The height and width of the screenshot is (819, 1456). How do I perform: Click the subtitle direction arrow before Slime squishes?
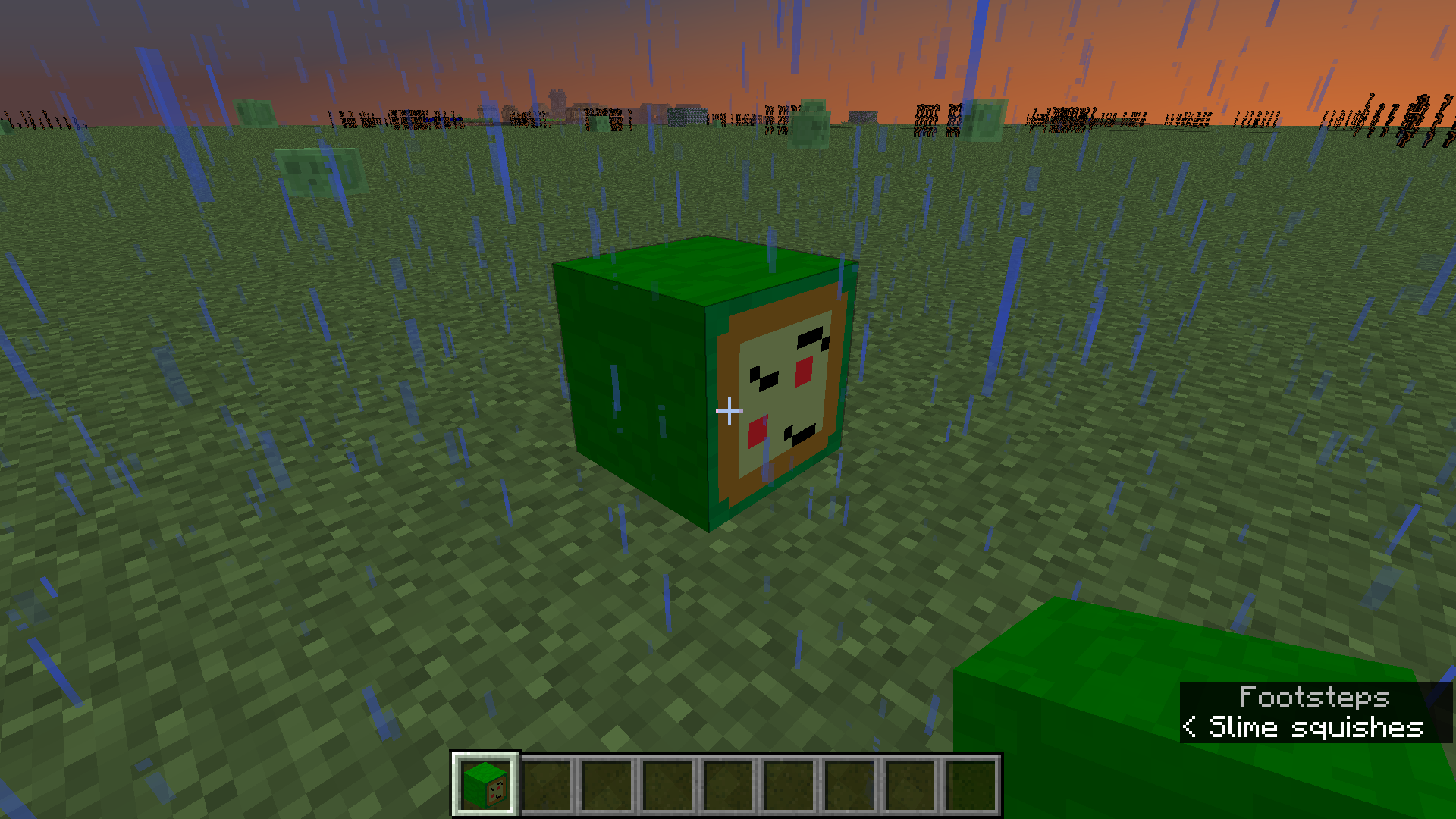click(x=1191, y=727)
